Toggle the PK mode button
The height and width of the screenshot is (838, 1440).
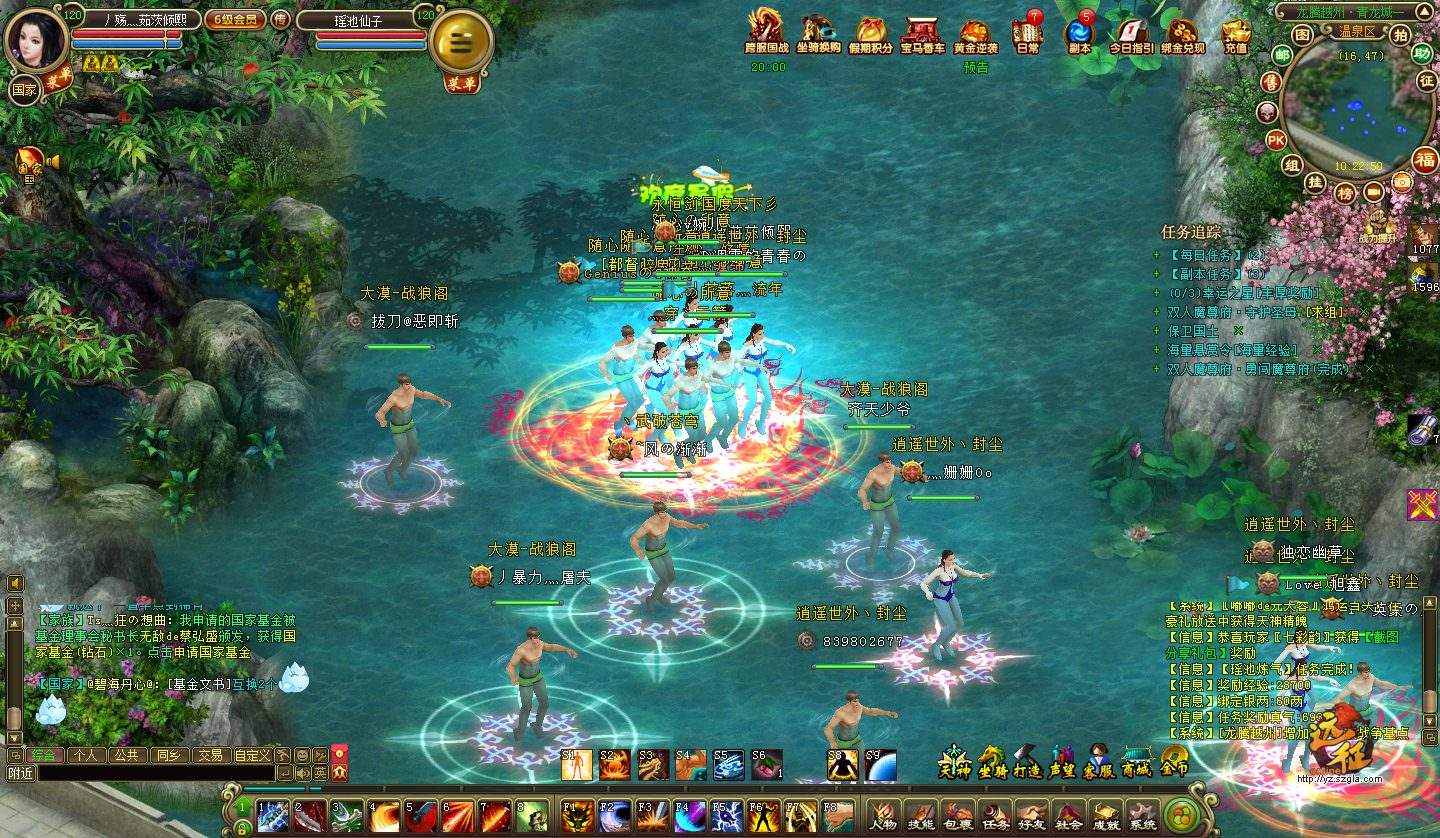click(1276, 139)
